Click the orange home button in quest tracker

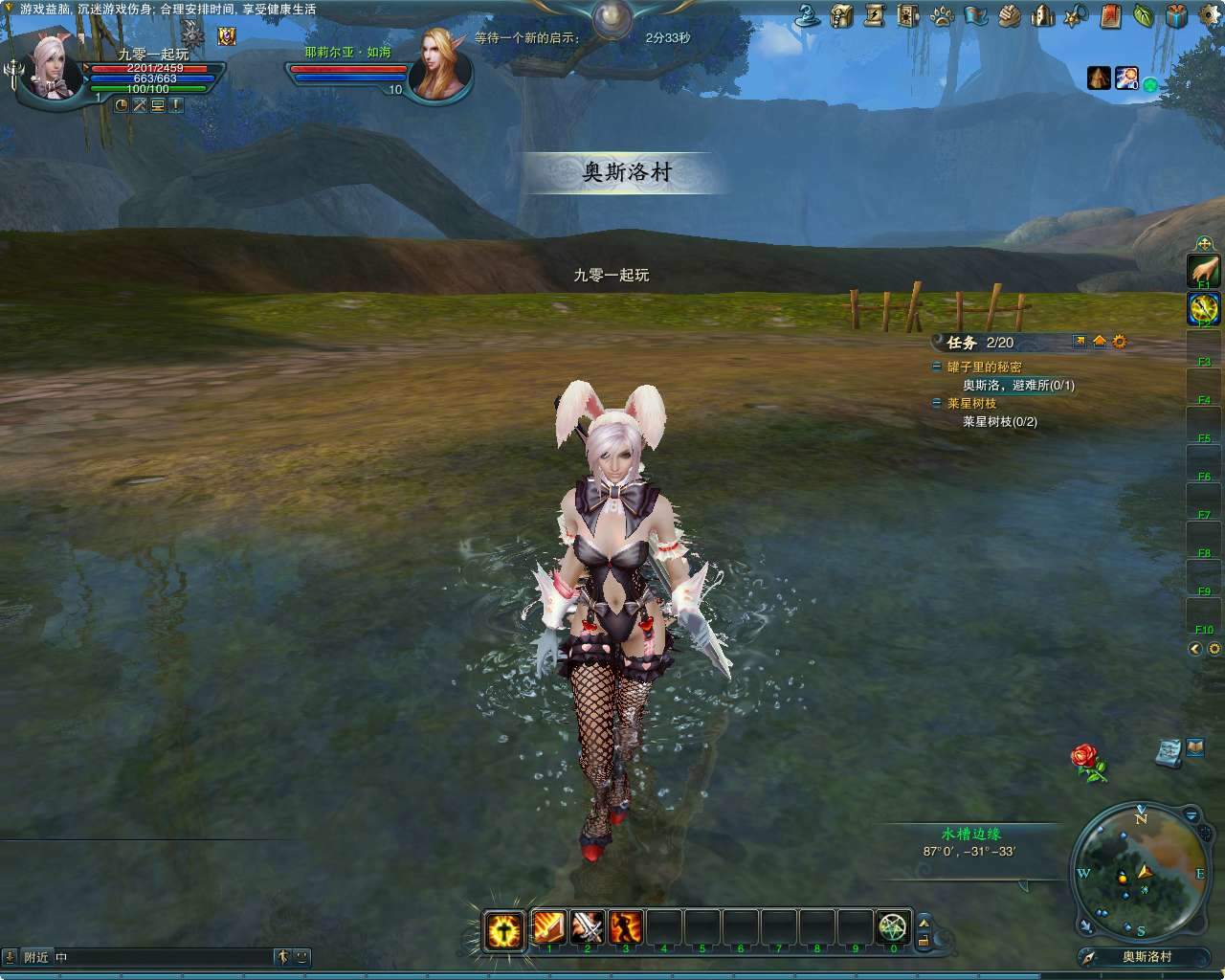tap(1101, 342)
